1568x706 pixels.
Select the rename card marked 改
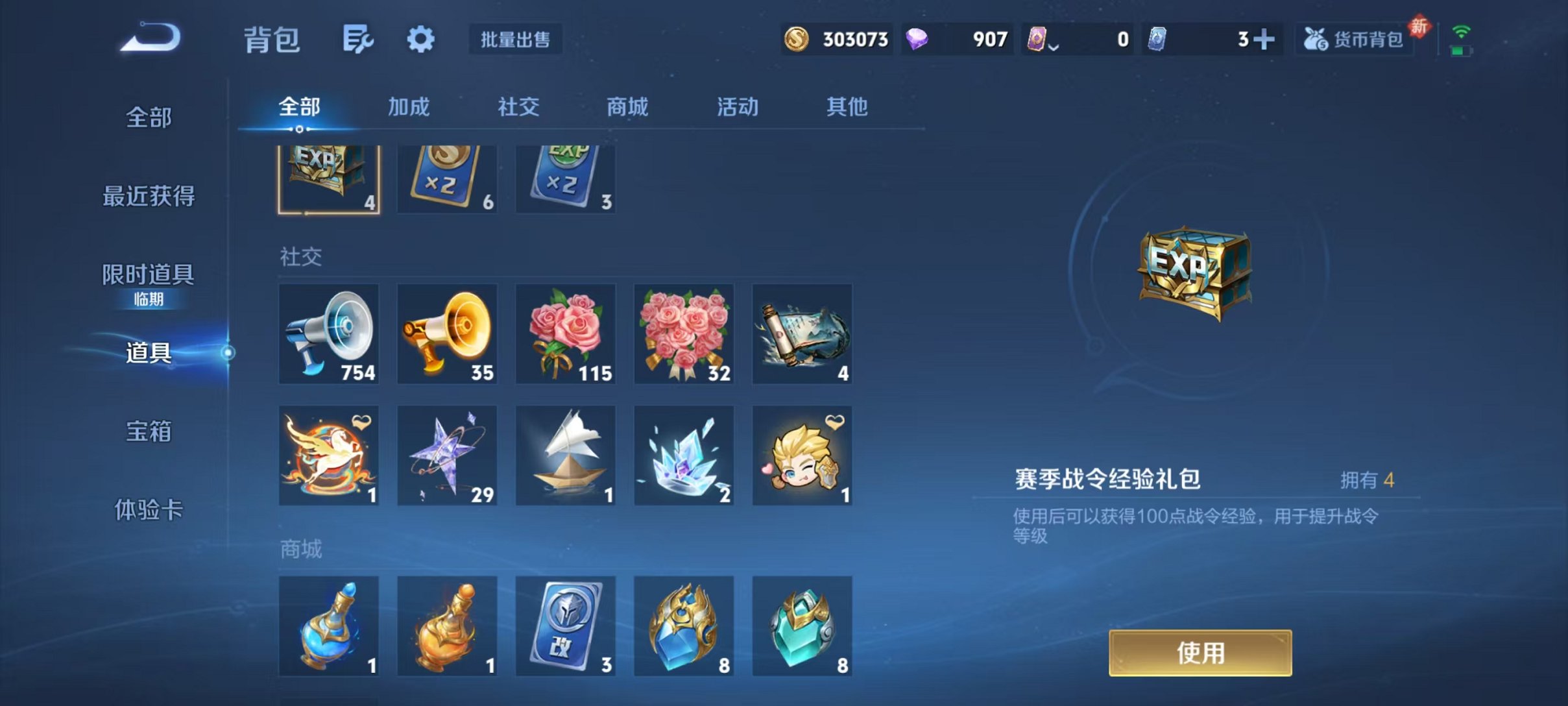[x=565, y=626]
